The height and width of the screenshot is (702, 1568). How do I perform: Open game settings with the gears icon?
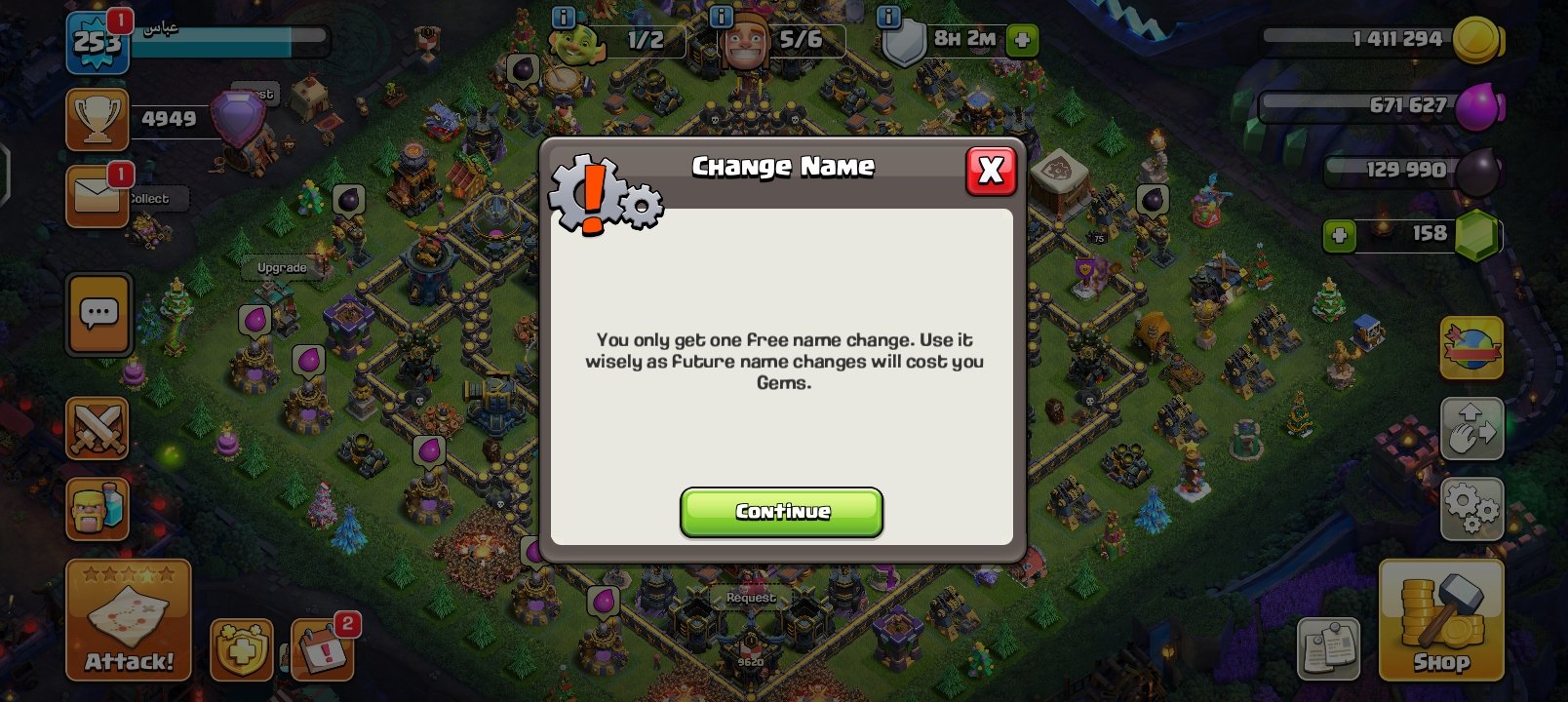1470,507
